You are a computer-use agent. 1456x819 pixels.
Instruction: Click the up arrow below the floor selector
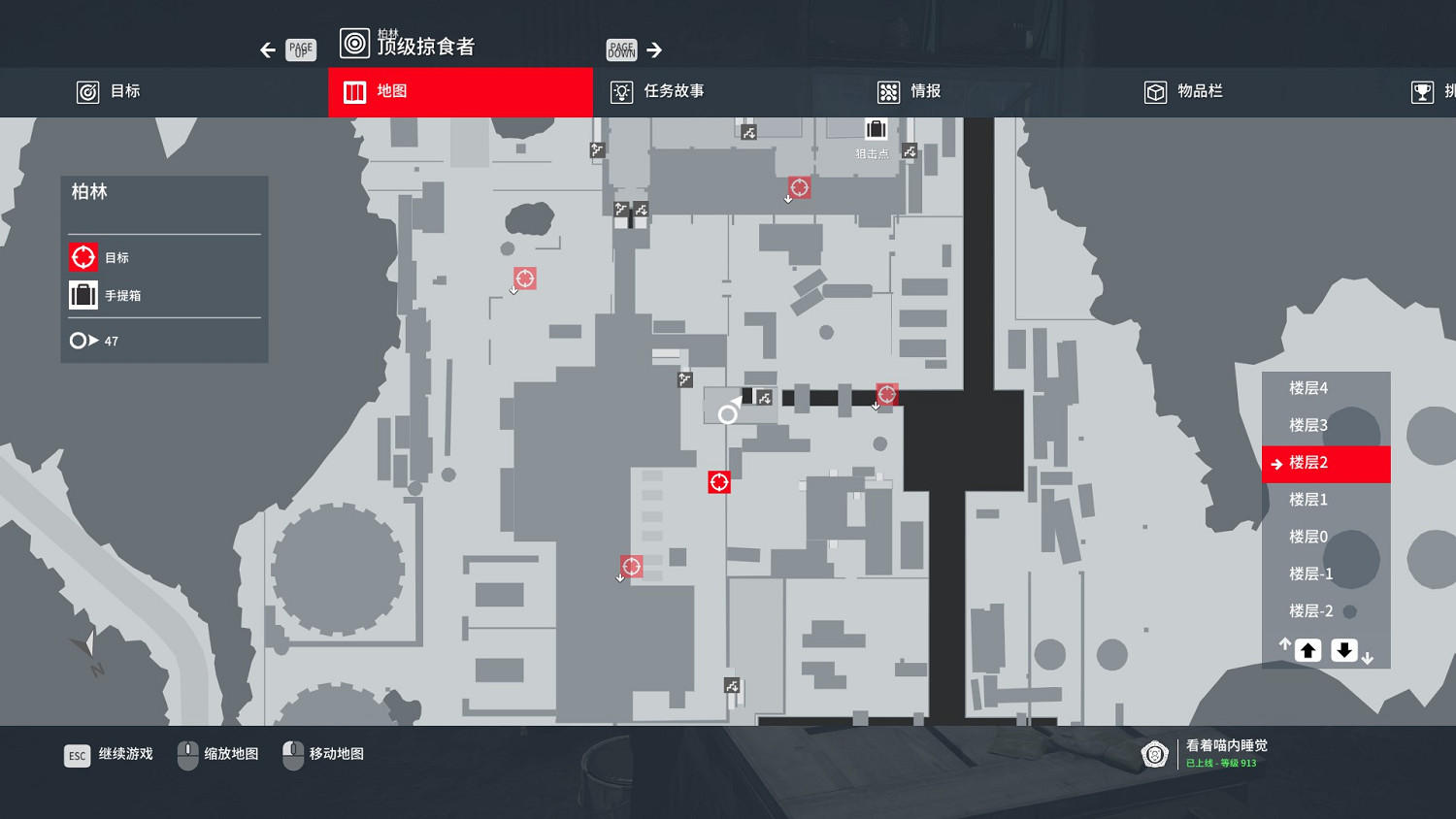1307,649
